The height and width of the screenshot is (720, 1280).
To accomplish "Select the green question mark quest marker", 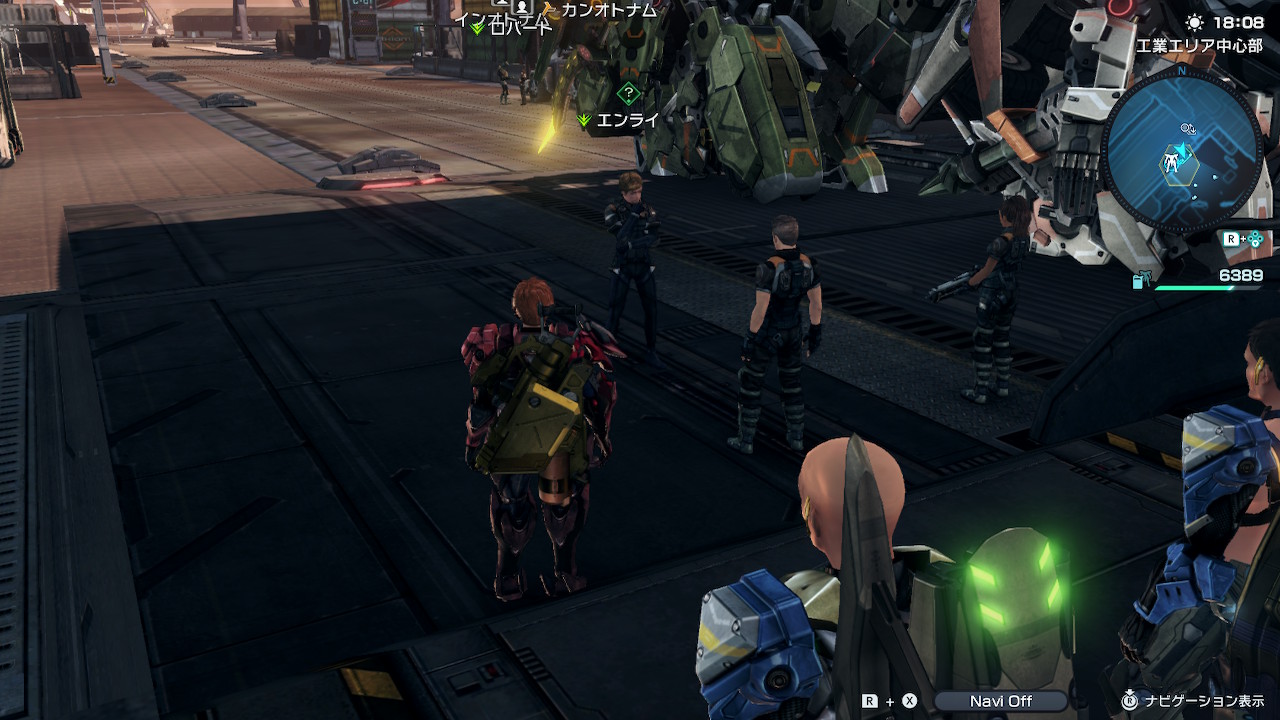I will pos(628,94).
